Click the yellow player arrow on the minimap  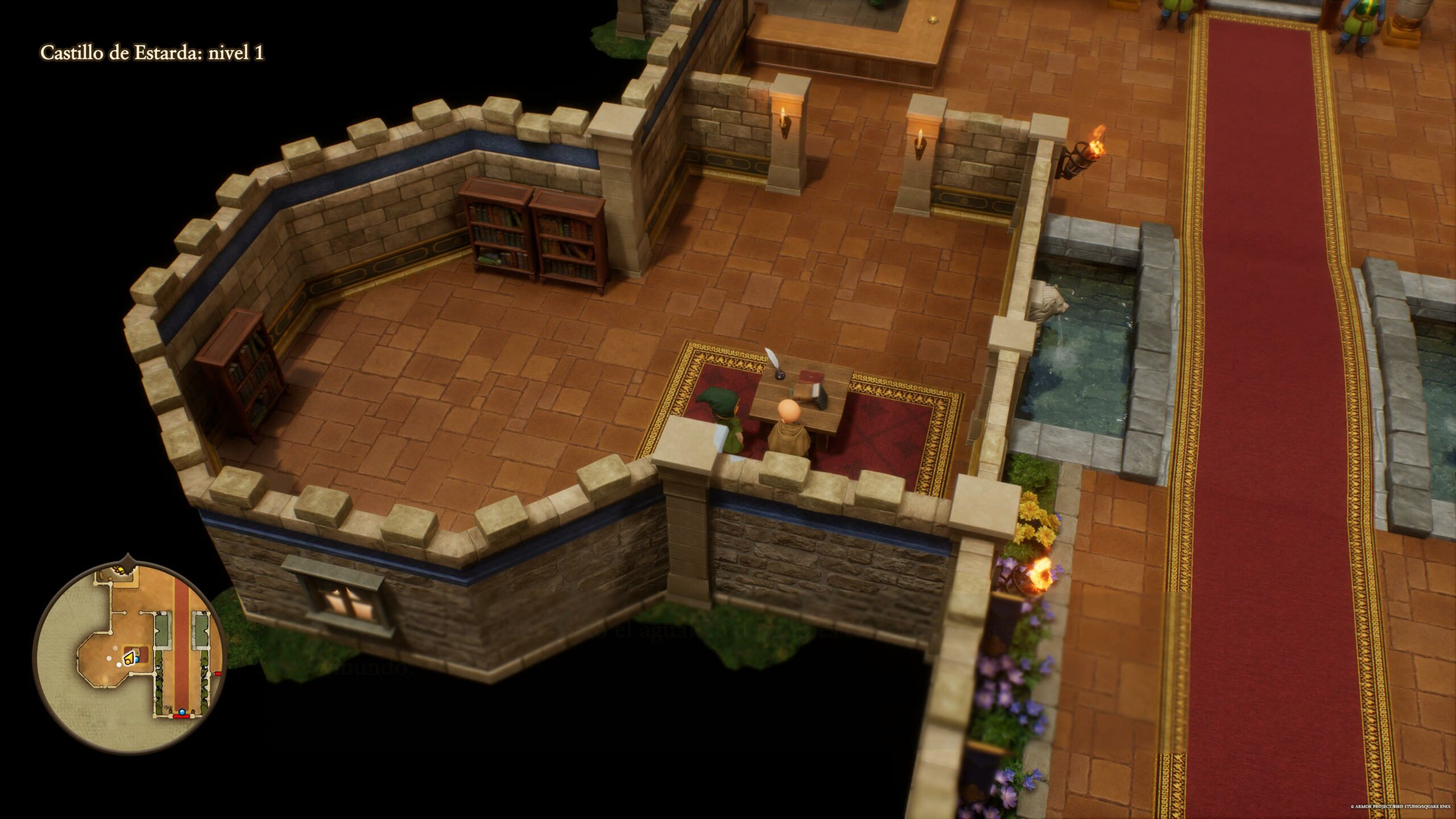[129, 659]
